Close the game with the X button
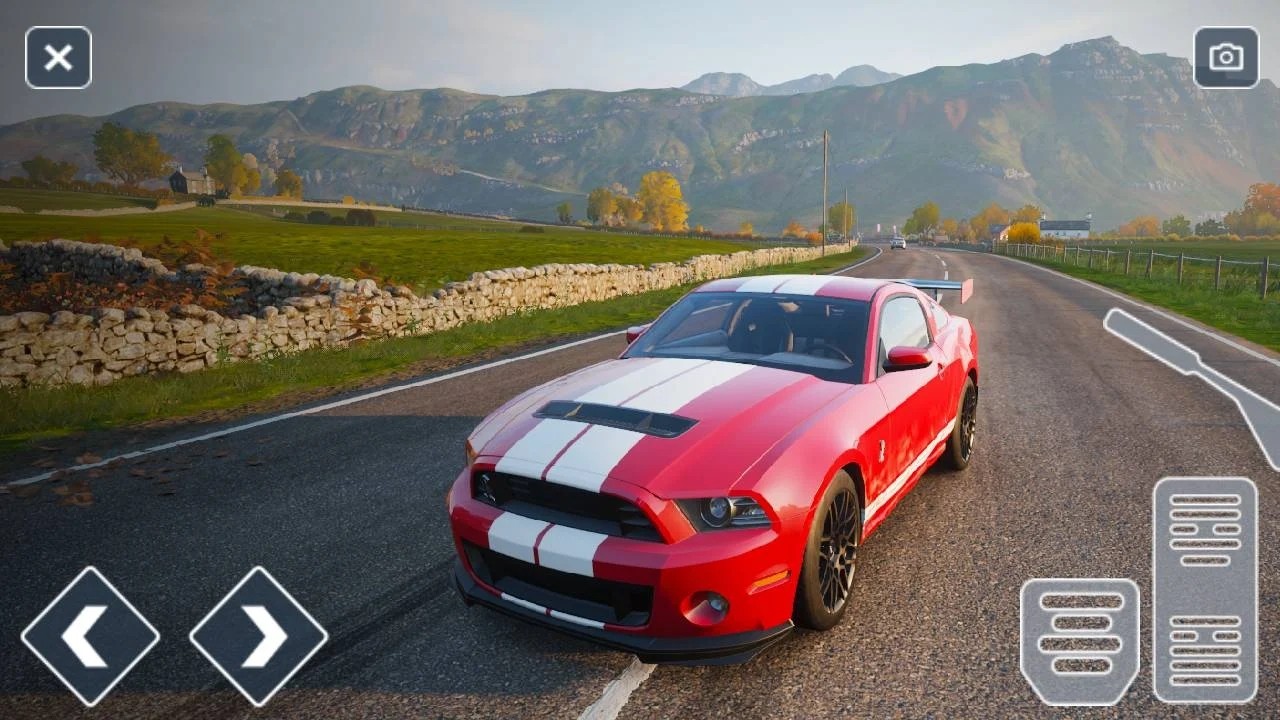 pyautogui.click(x=58, y=58)
